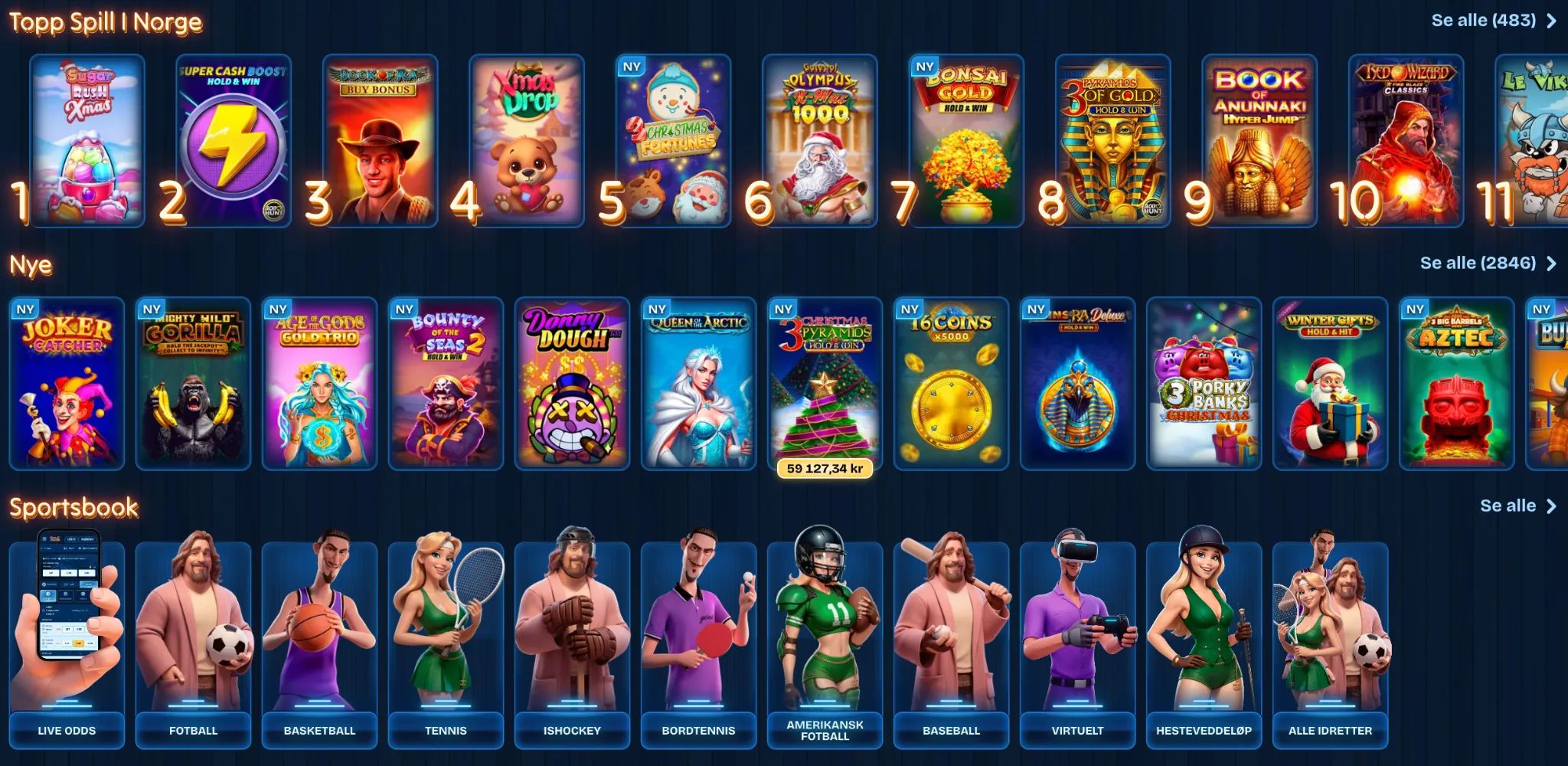Choose Book of Anunnaki Hyper Jump
The width and height of the screenshot is (1568, 766).
coord(1259,141)
